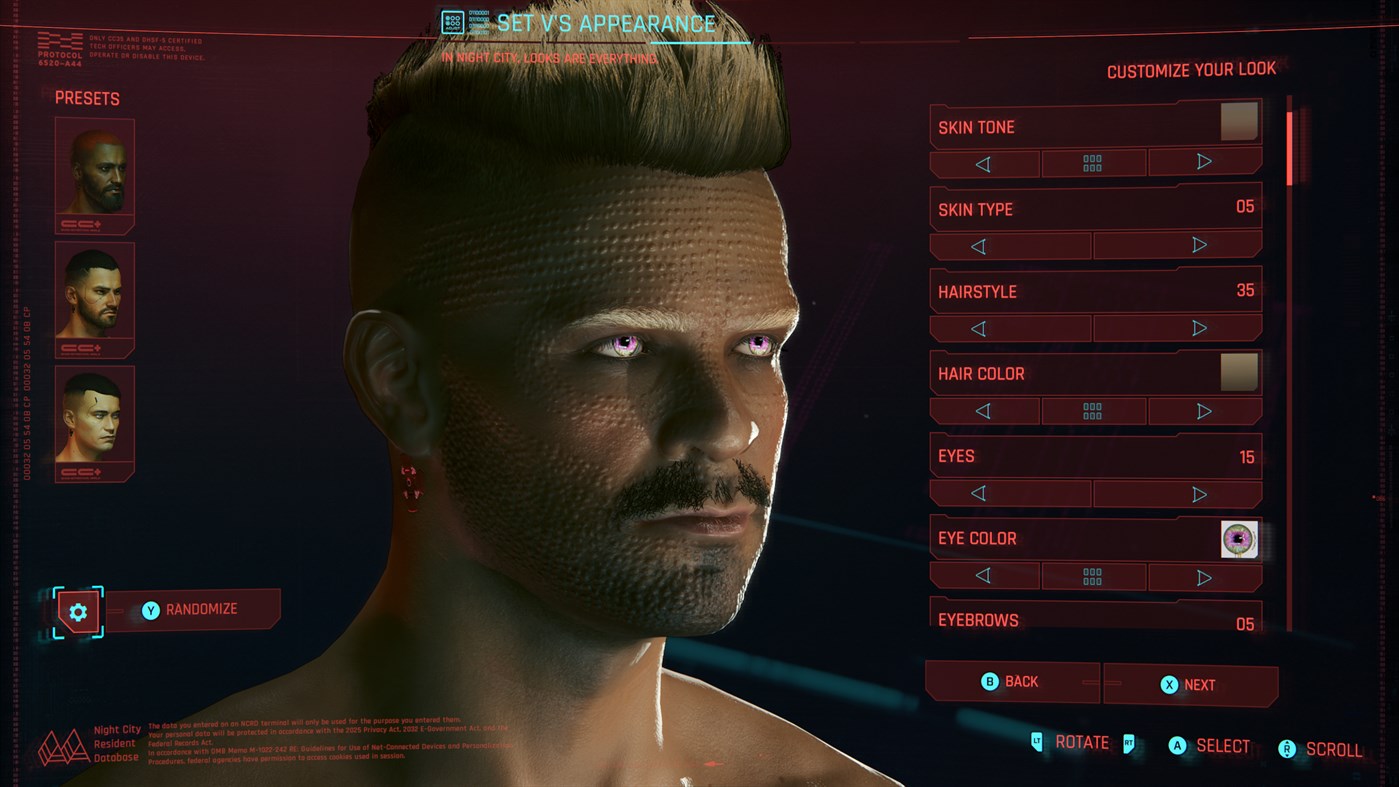Select the Skin Tone color swatch
Image resolution: width=1399 pixels, height=787 pixels.
point(1240,120)
